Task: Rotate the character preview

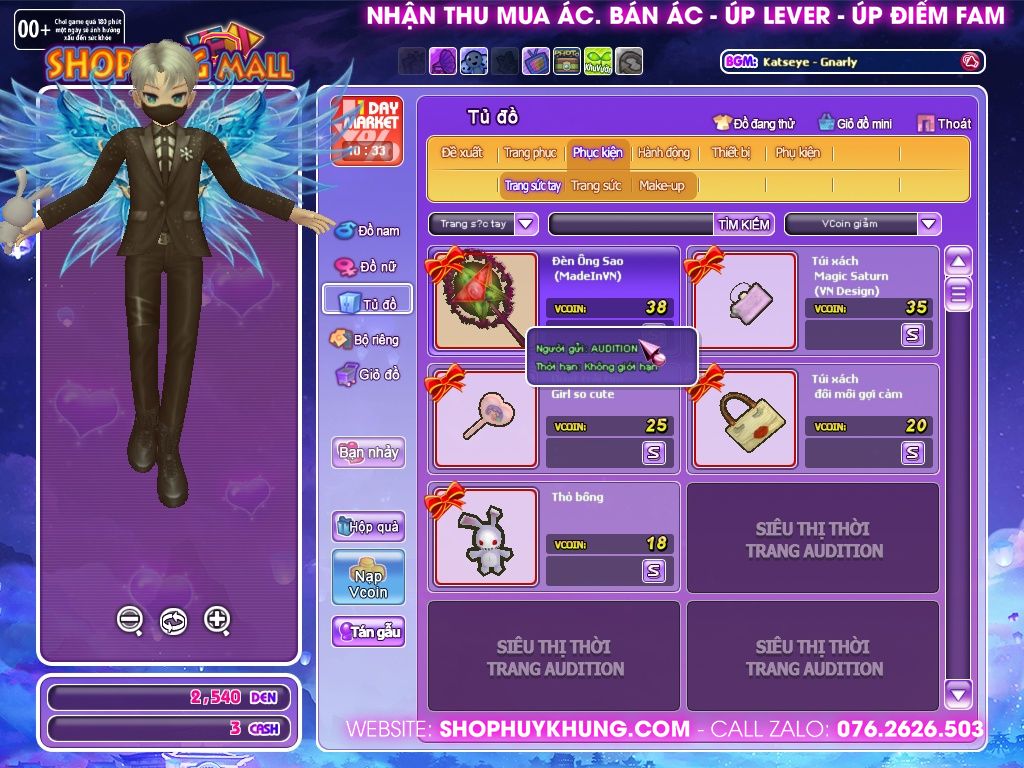Action: [x=173, y=621]
